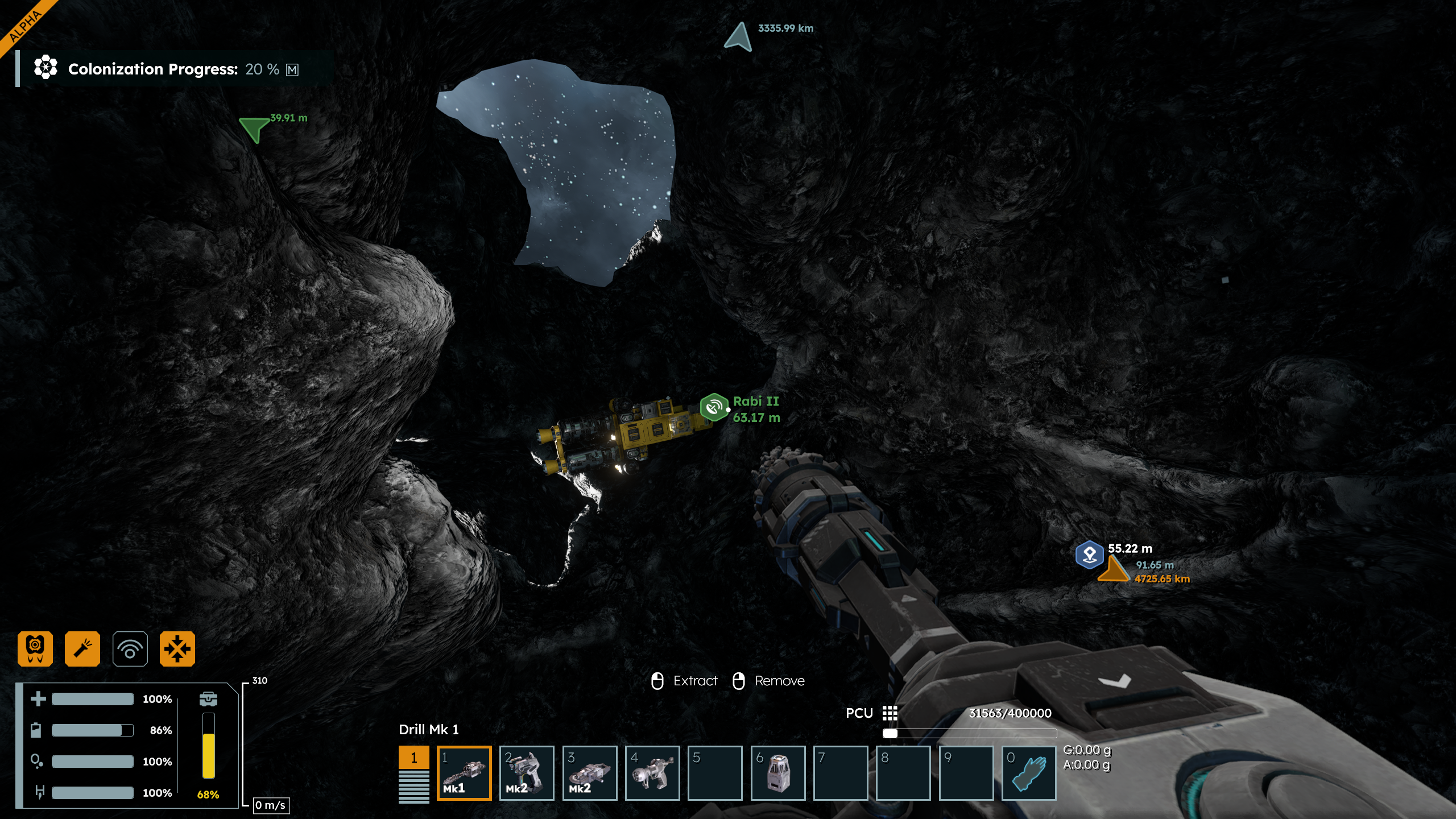
Task: Enable the broadcasting signal icon
Action: (130, 648)
